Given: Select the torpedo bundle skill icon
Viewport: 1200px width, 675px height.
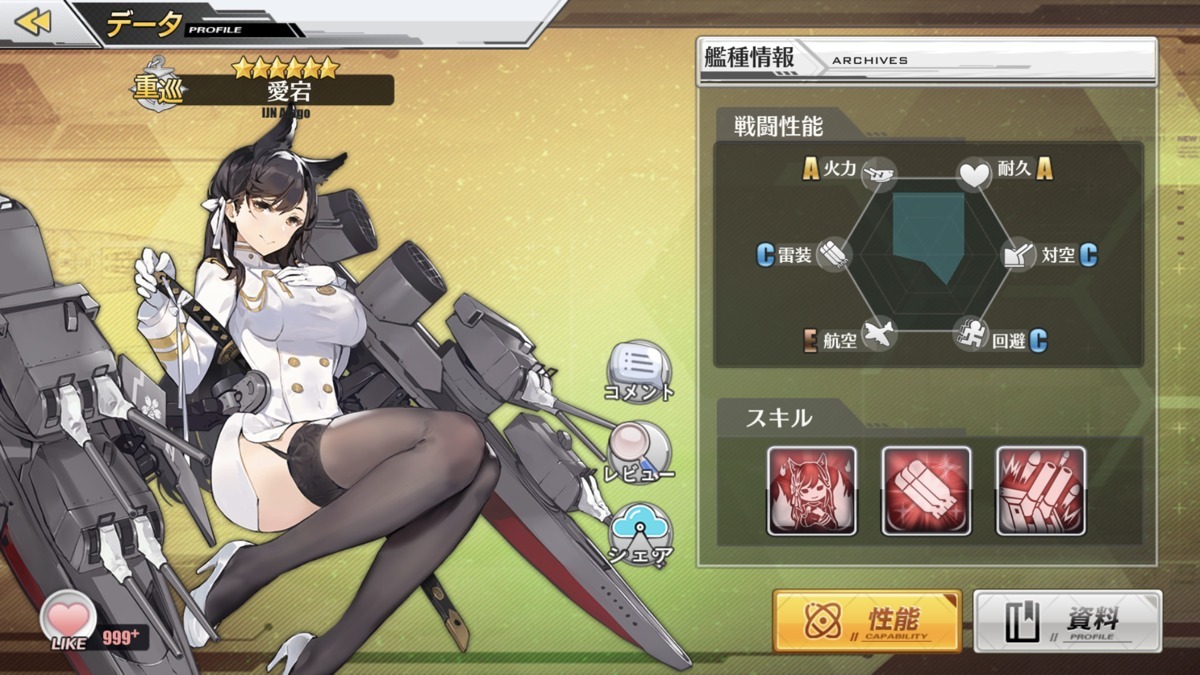Looking at the screenshot, I should [926, 491].
